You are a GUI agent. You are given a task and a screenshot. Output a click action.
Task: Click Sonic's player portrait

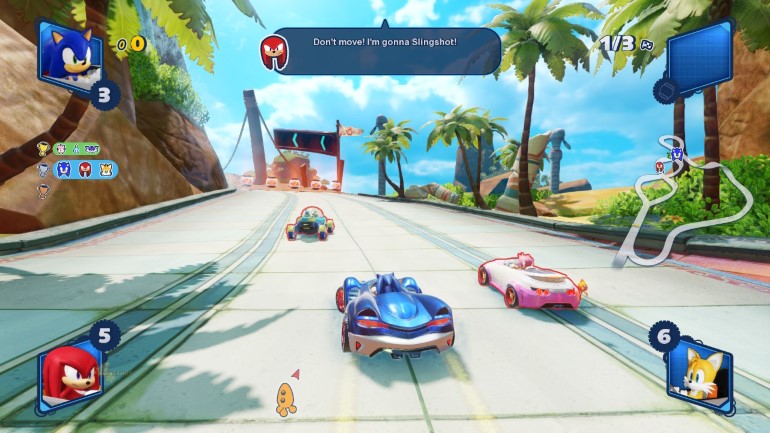pos(70,53)
